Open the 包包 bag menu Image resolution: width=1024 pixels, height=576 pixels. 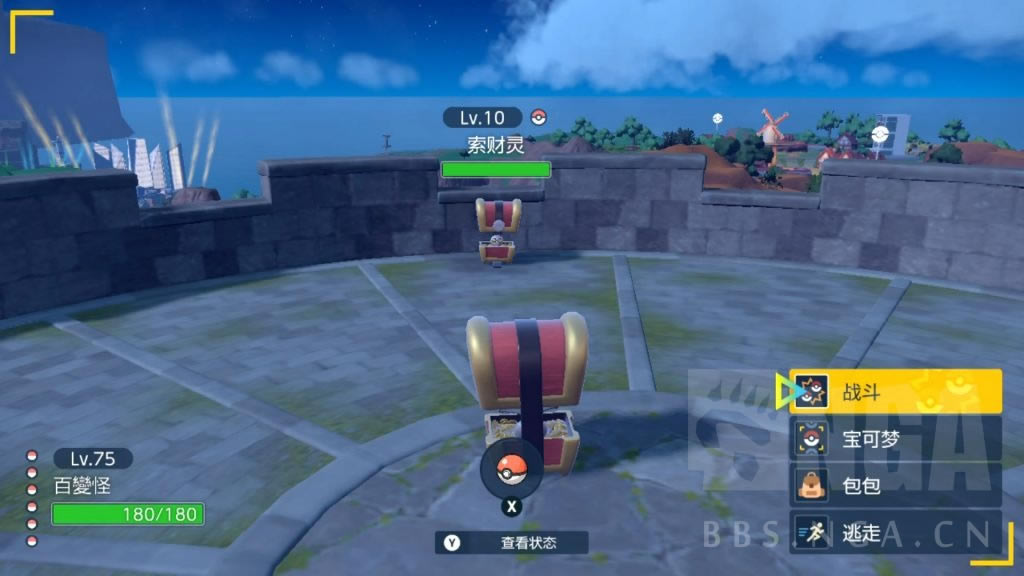click(895, 485)
